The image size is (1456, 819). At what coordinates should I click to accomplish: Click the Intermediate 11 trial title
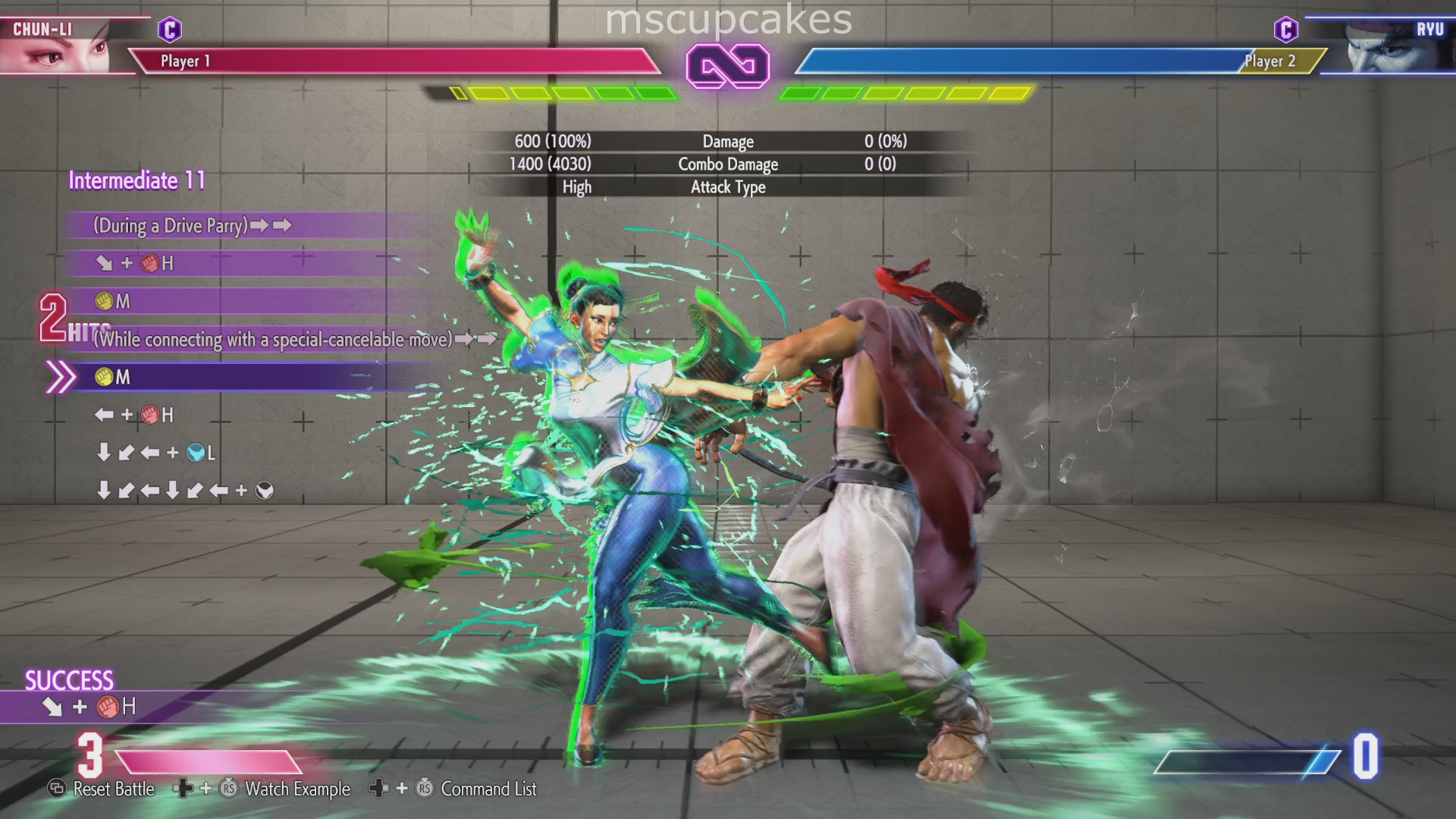point(137,180)
